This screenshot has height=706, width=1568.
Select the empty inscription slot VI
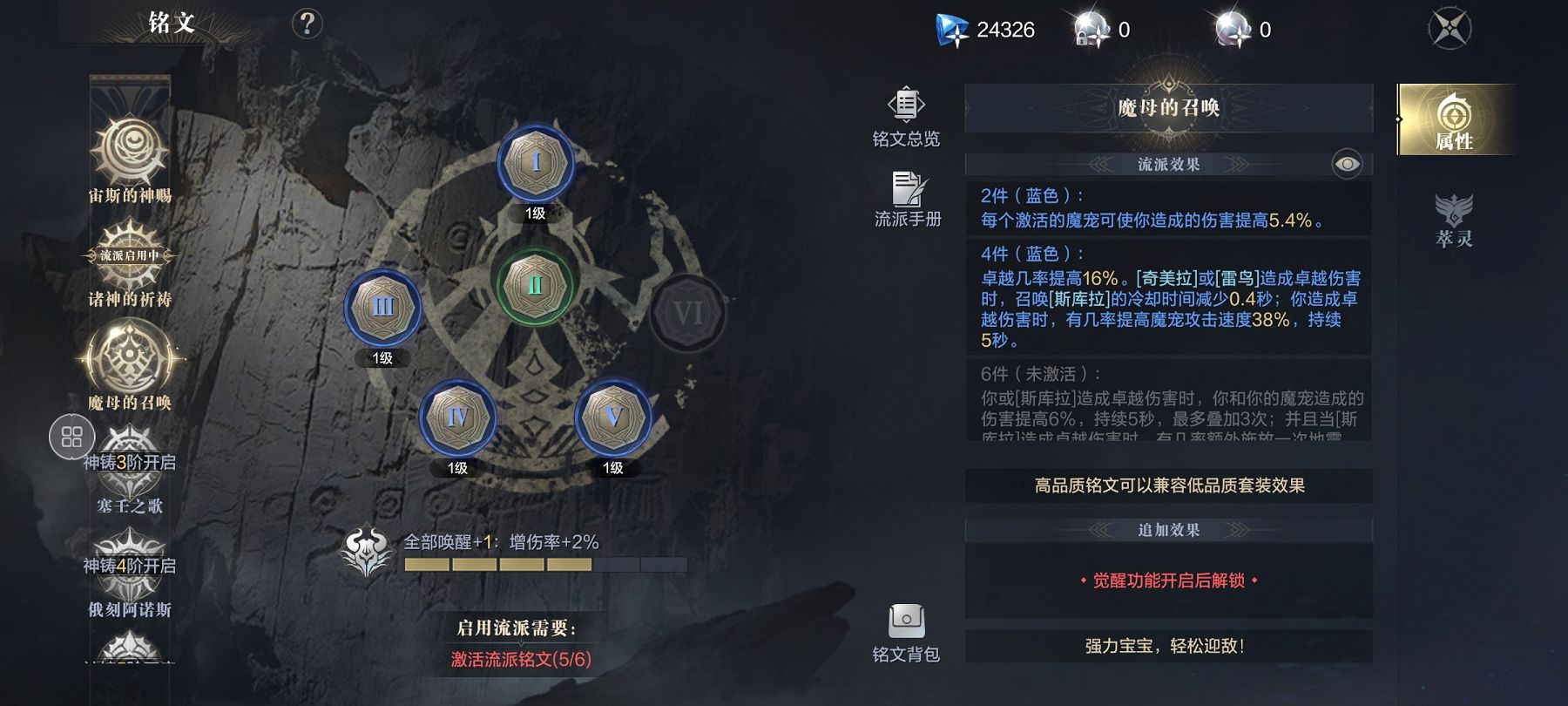point(687,313)
